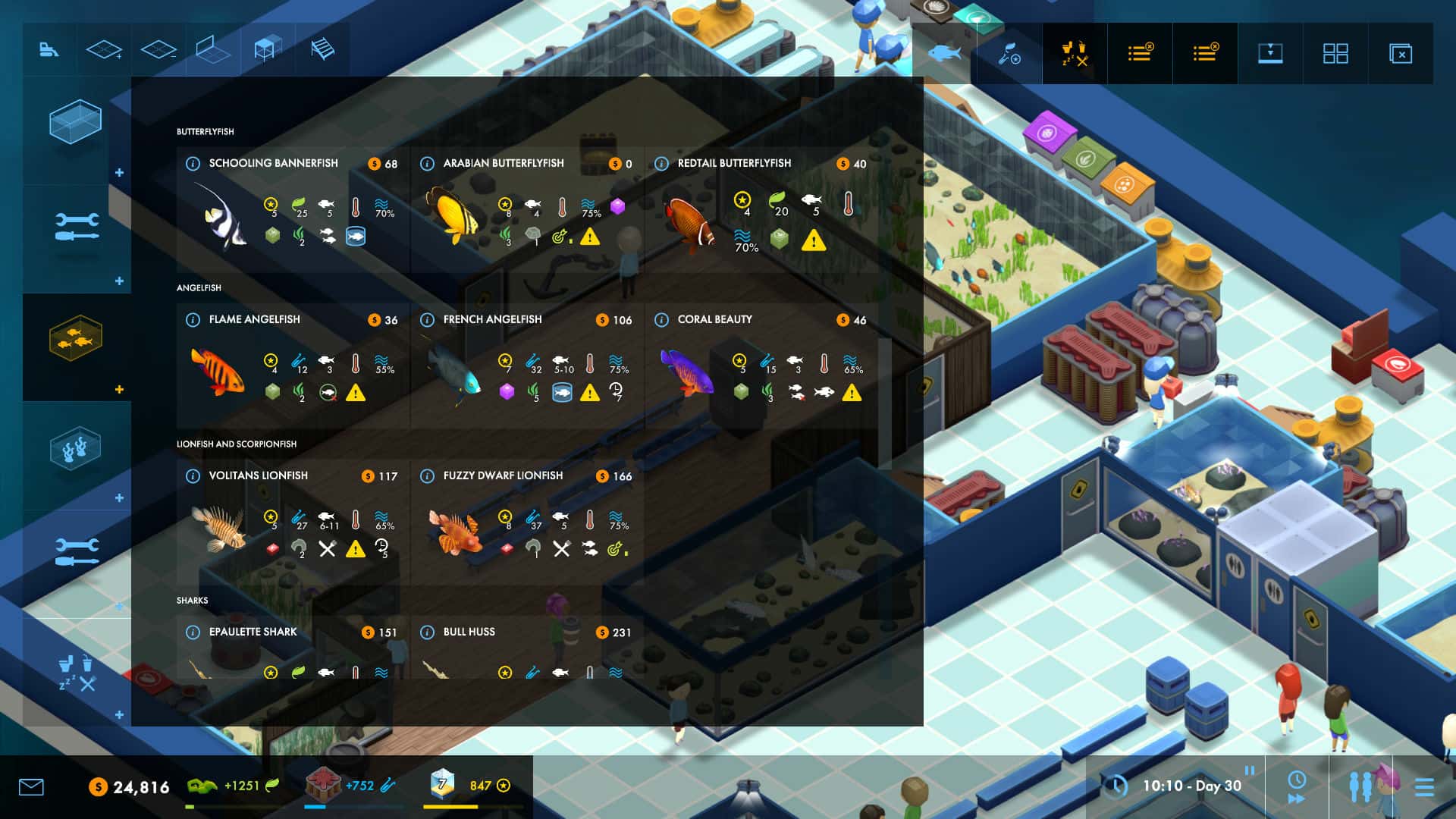Collapse the species browser with the tray arrow icon
Viewport: 1456px width, 819px height.
point(1271,53)
